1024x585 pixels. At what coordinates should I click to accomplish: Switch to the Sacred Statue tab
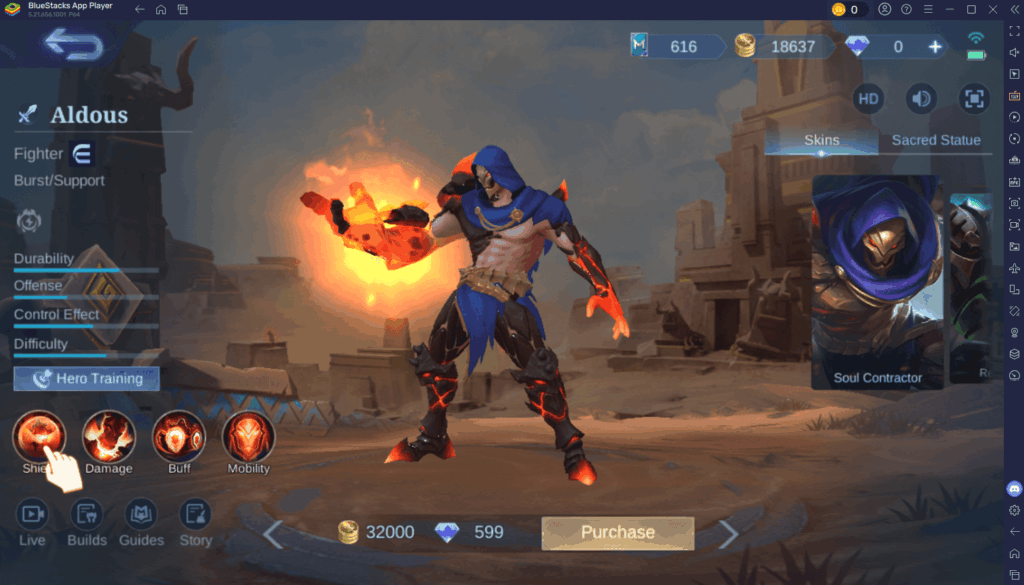pyautogui.click(x=935, y=140)
